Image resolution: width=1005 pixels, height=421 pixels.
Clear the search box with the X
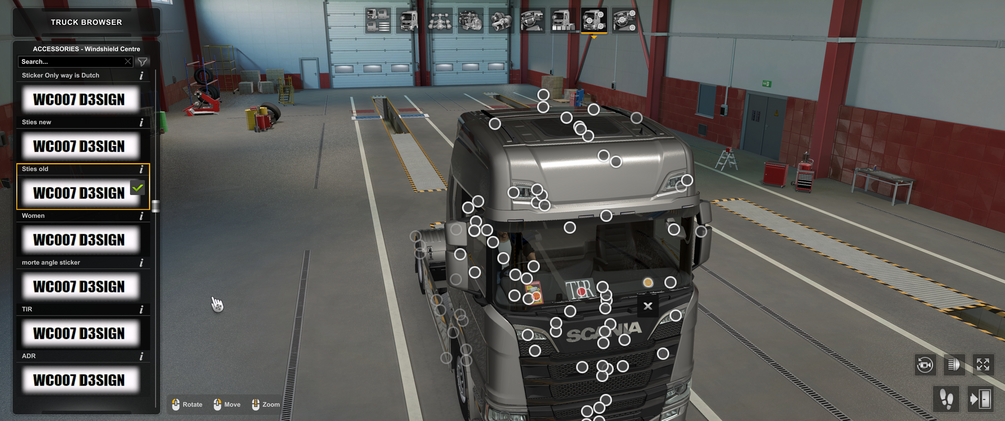pyautogui.click(x=128, y=62)
